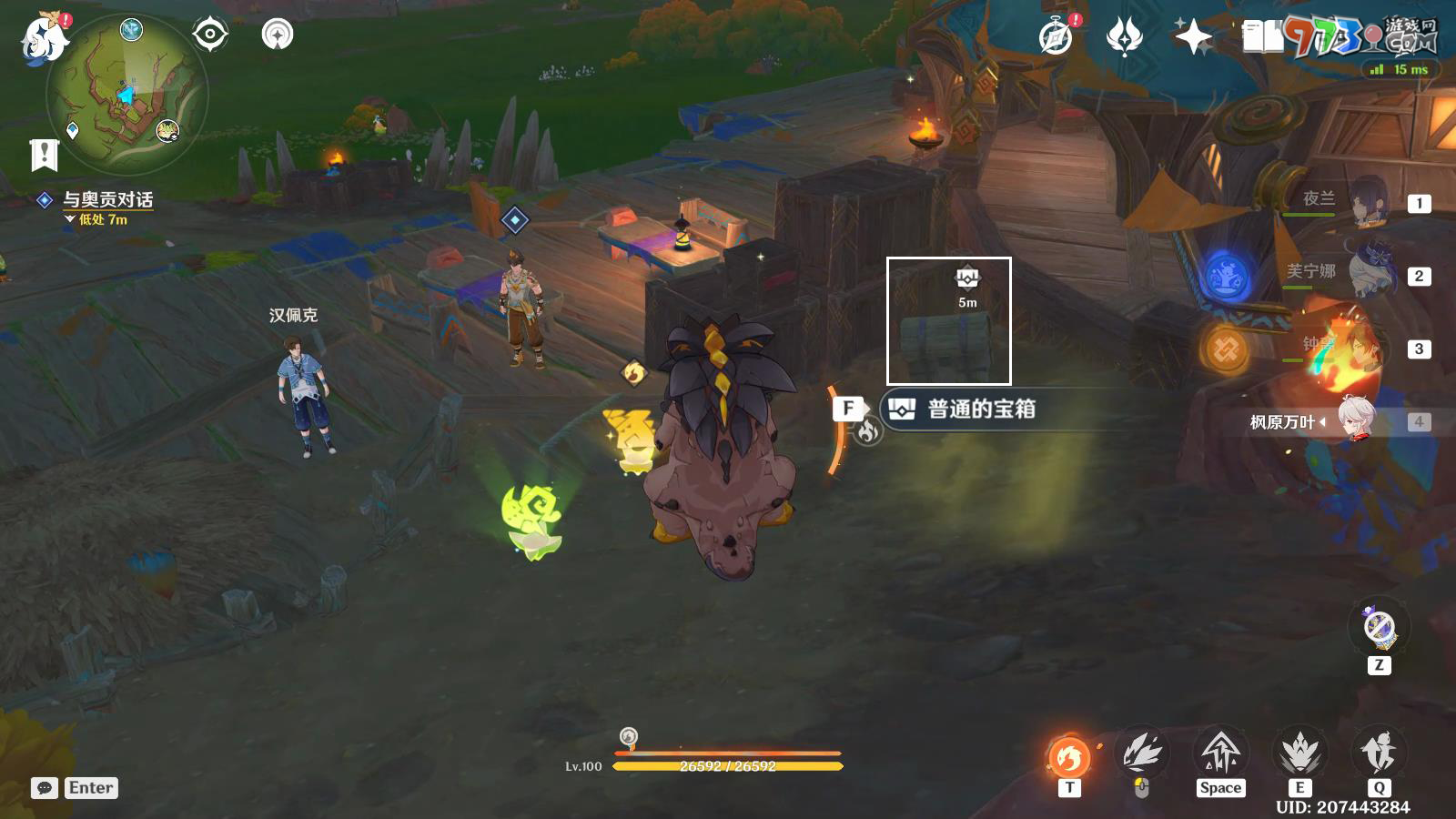Activate the elemental skill above E

pos(1299,753)
